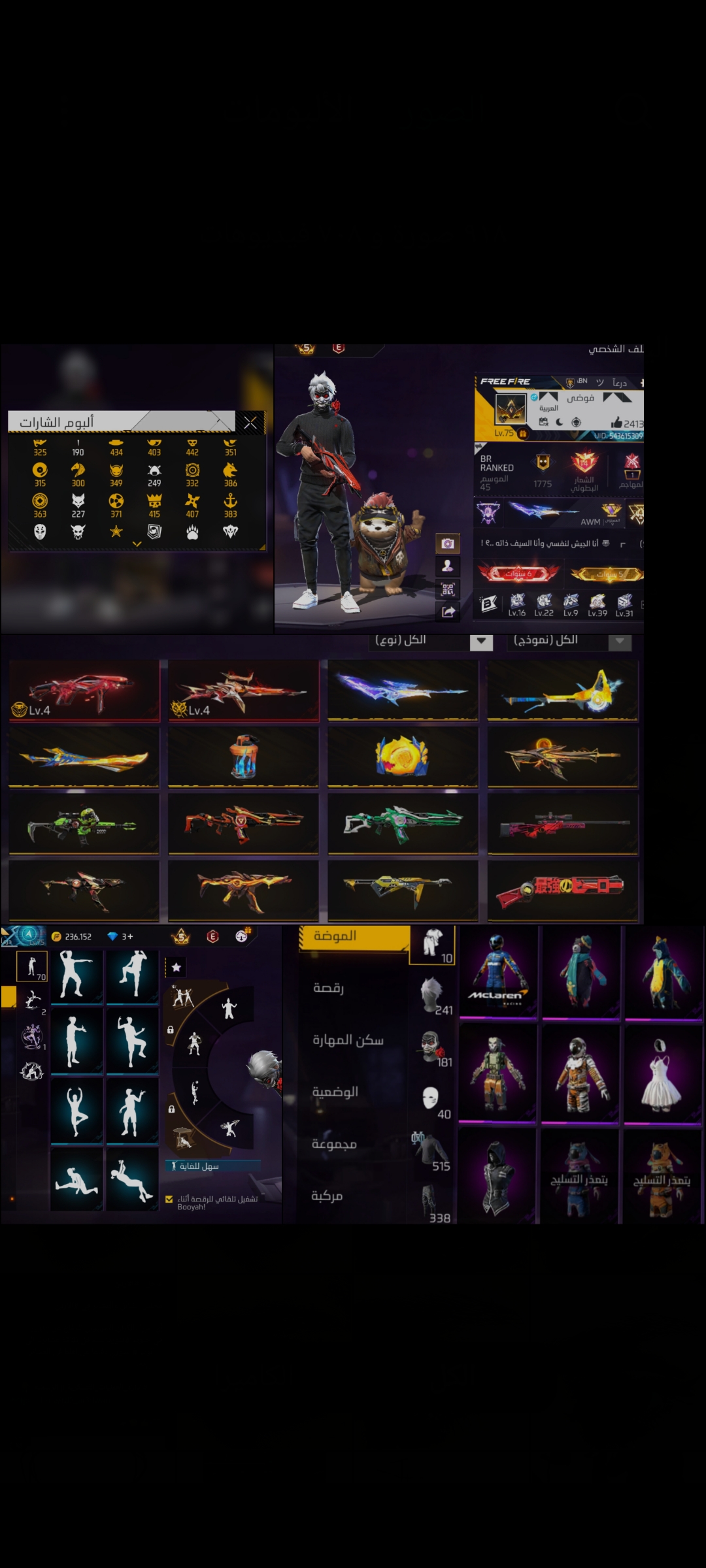Open the QR code icon
Screen dimensions: 706x1568
point(448,589)
